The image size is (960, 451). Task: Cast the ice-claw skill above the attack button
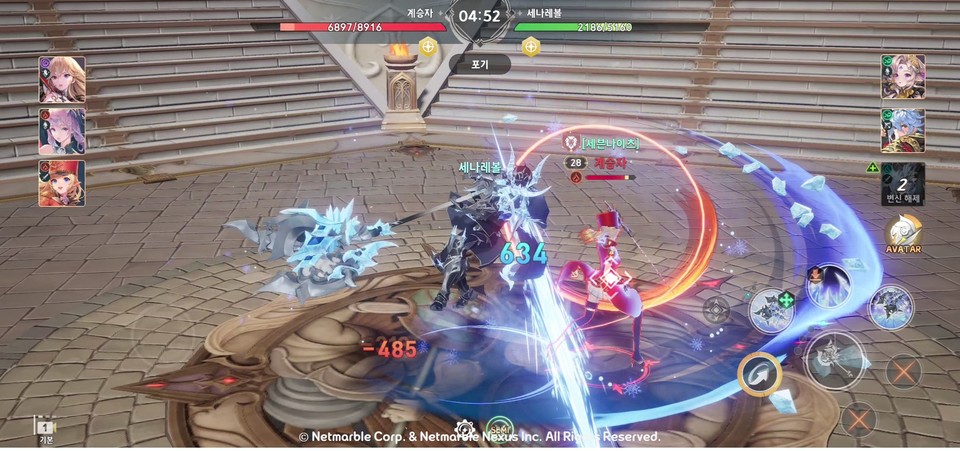click(x=828, y=286)
